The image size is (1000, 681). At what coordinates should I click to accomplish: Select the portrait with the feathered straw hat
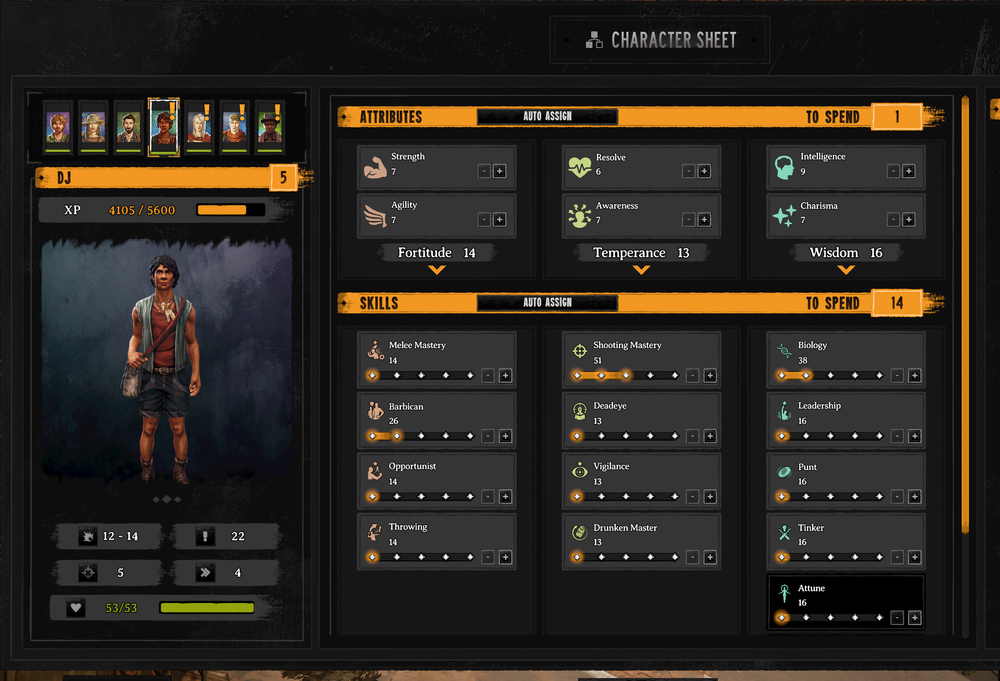[x=93, y=127]
